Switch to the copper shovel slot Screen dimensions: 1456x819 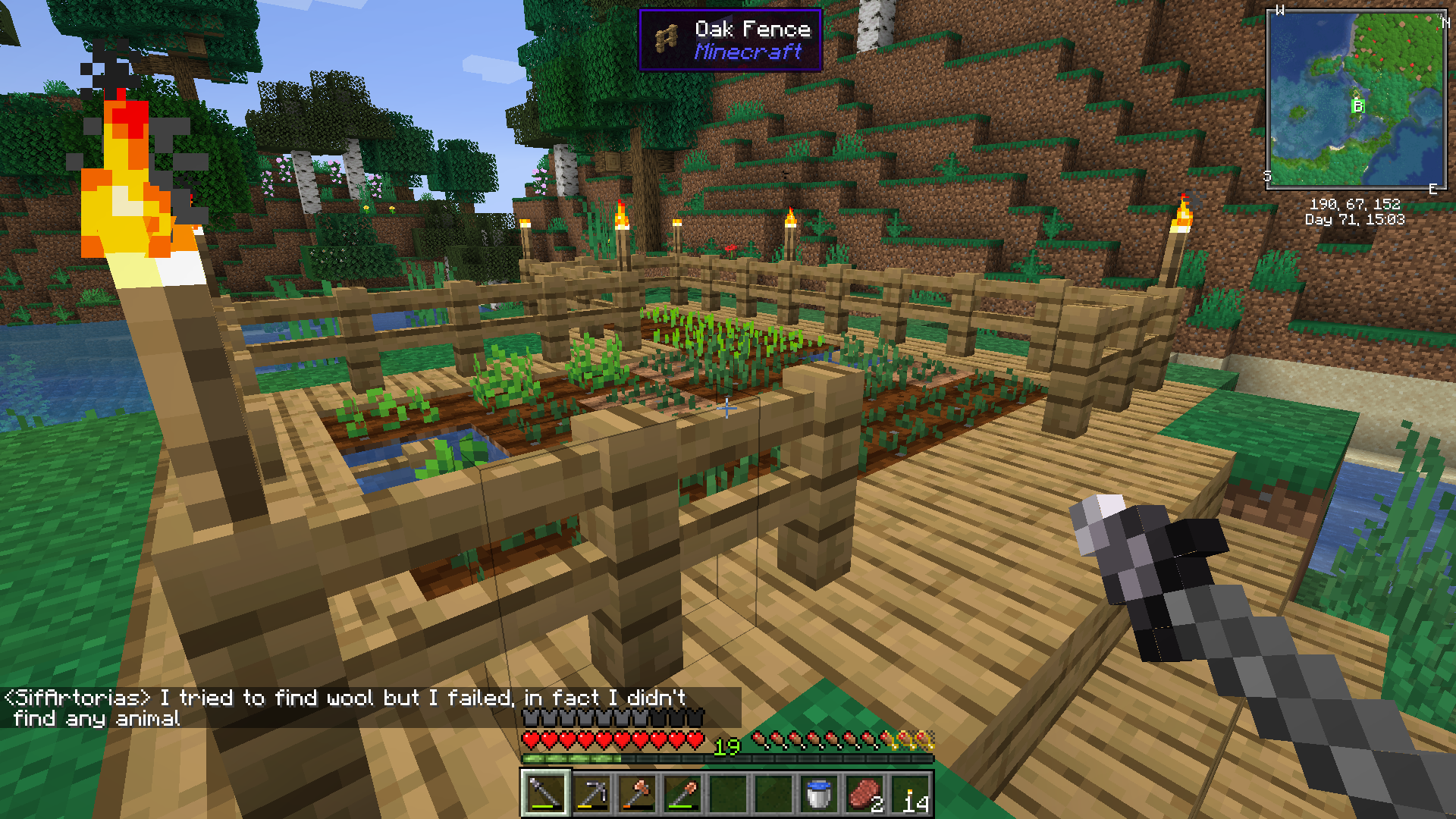[682, 794]
